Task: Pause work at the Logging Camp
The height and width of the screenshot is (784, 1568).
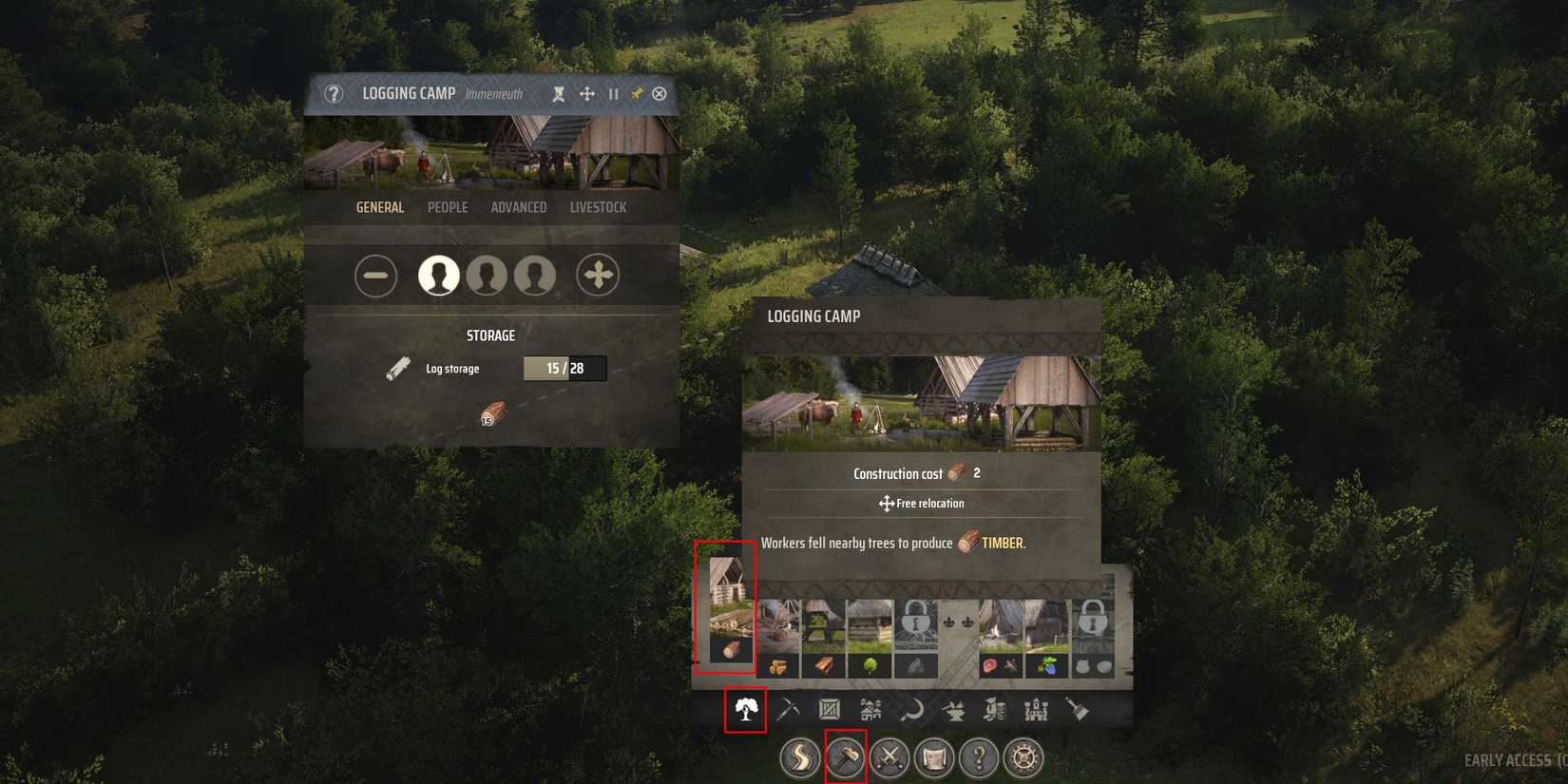Action: point(613,93)
